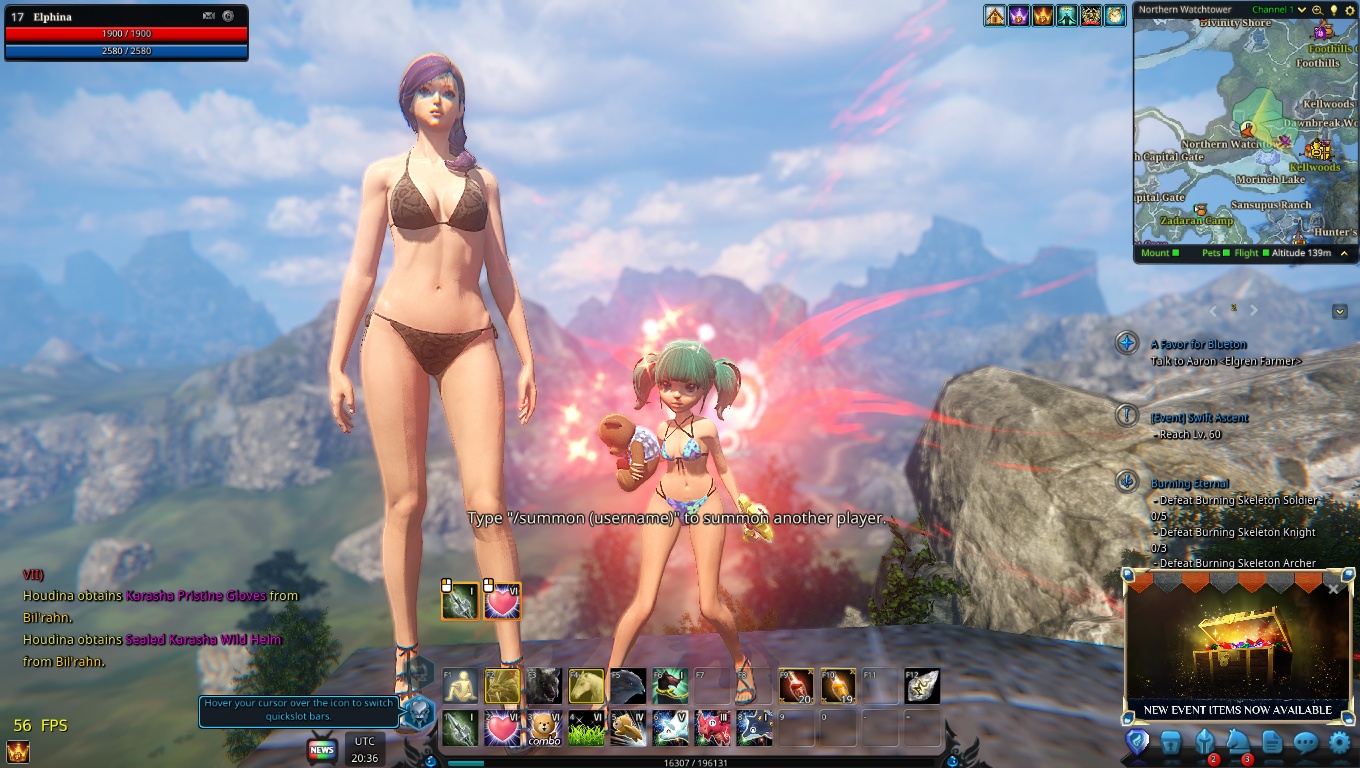The height and width of the screenshot is (768, 1360).
Task: Select the A Favor for Blueton quest
Action: click(1200, 344)
